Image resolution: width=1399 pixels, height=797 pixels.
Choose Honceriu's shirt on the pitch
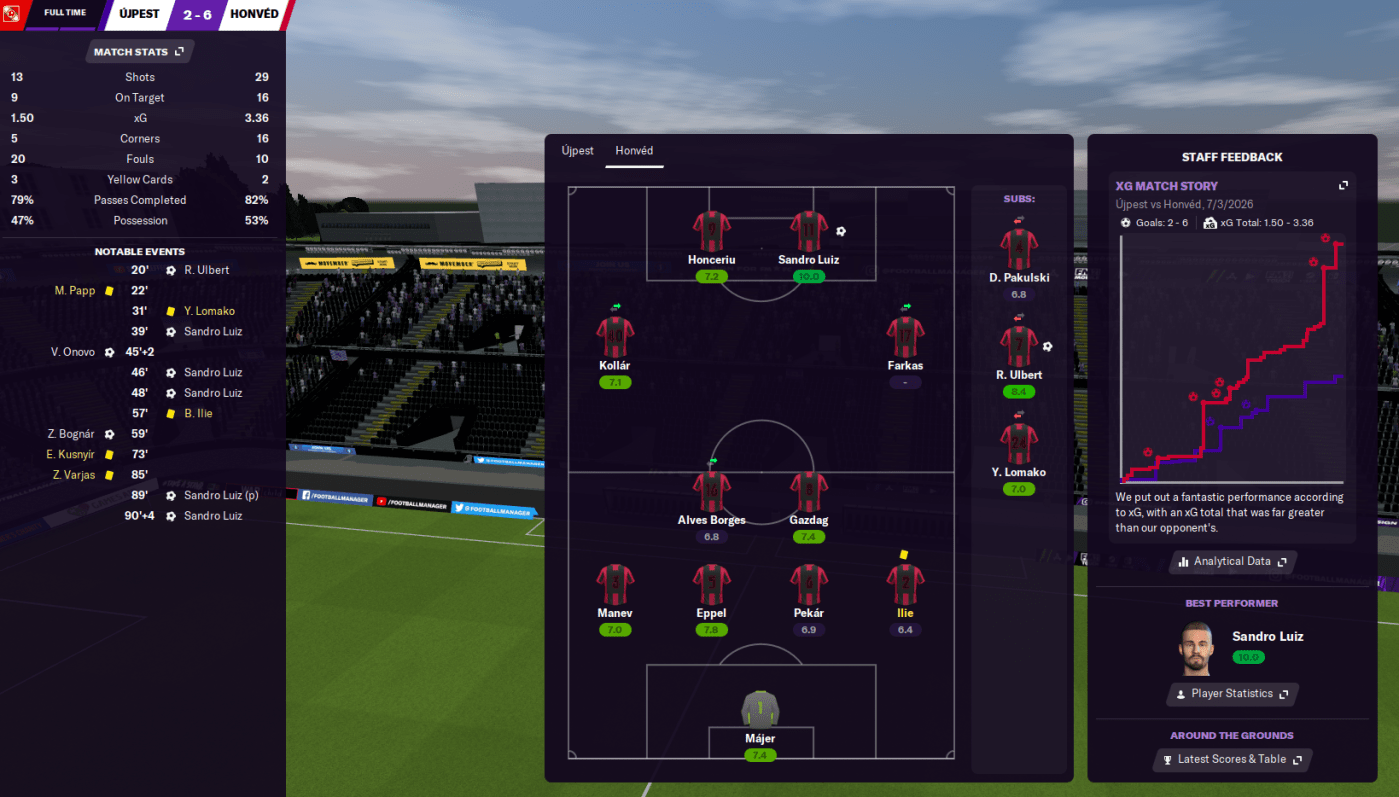click(712, 231)
